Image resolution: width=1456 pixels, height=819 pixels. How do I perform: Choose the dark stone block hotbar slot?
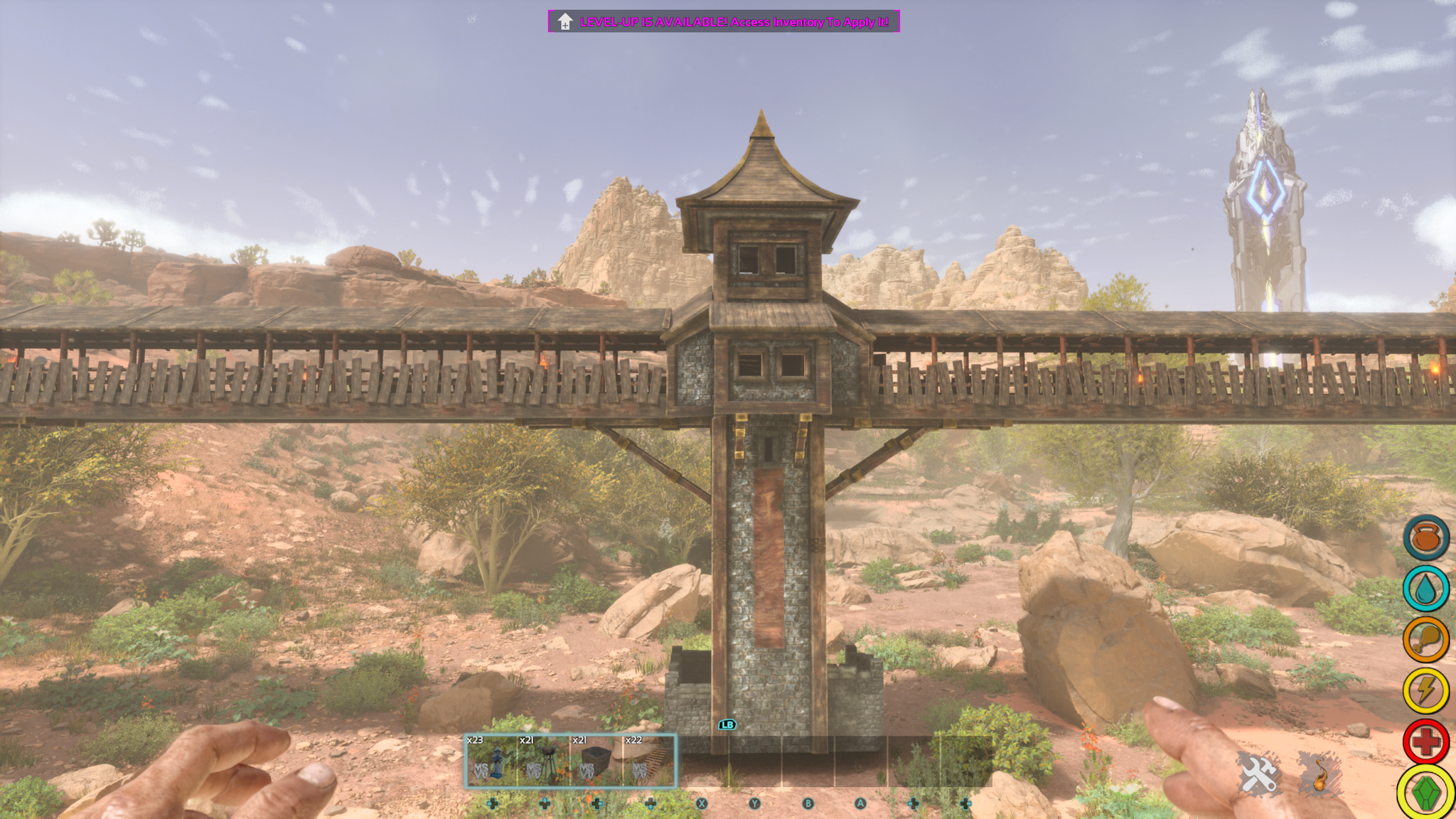pyautogui.click(x=596, y=761)
